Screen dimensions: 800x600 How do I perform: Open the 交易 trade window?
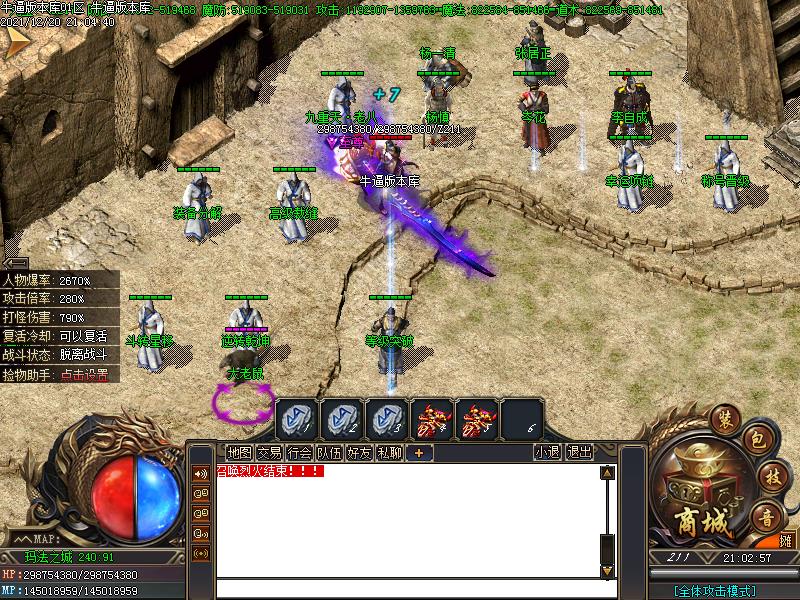(269, 452)
